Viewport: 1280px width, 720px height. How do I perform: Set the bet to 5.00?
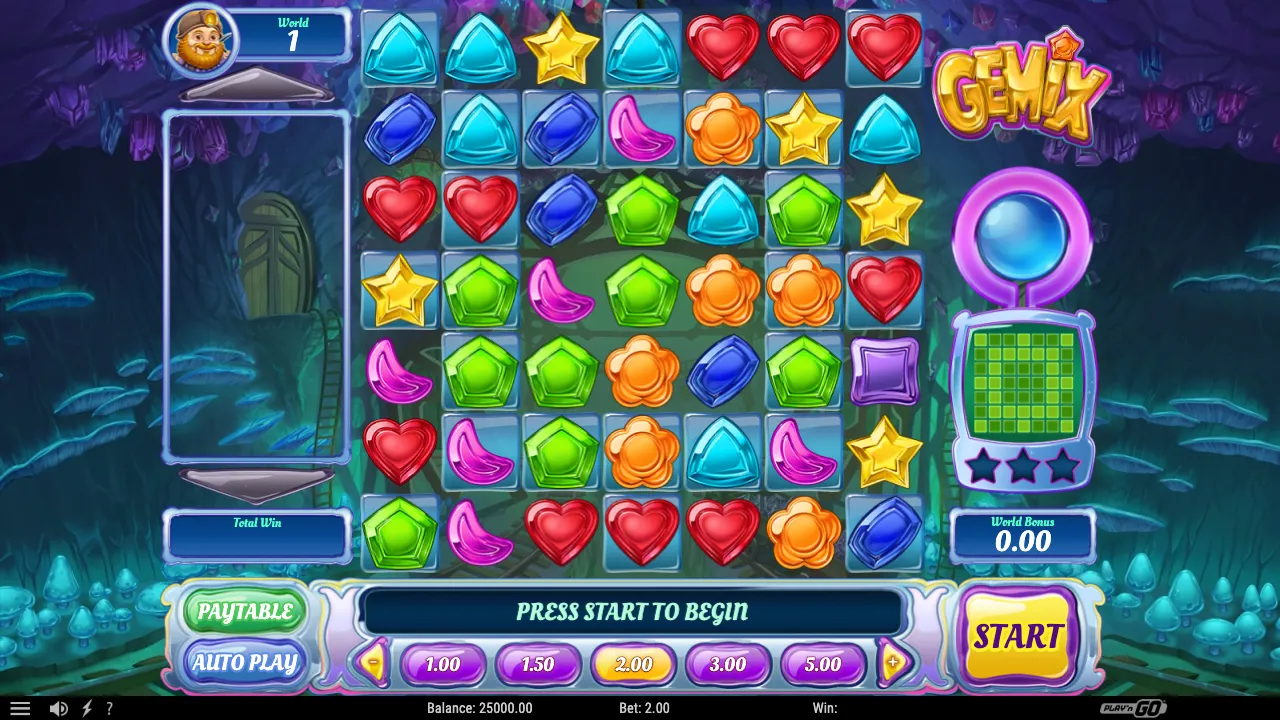click(823, 665)
